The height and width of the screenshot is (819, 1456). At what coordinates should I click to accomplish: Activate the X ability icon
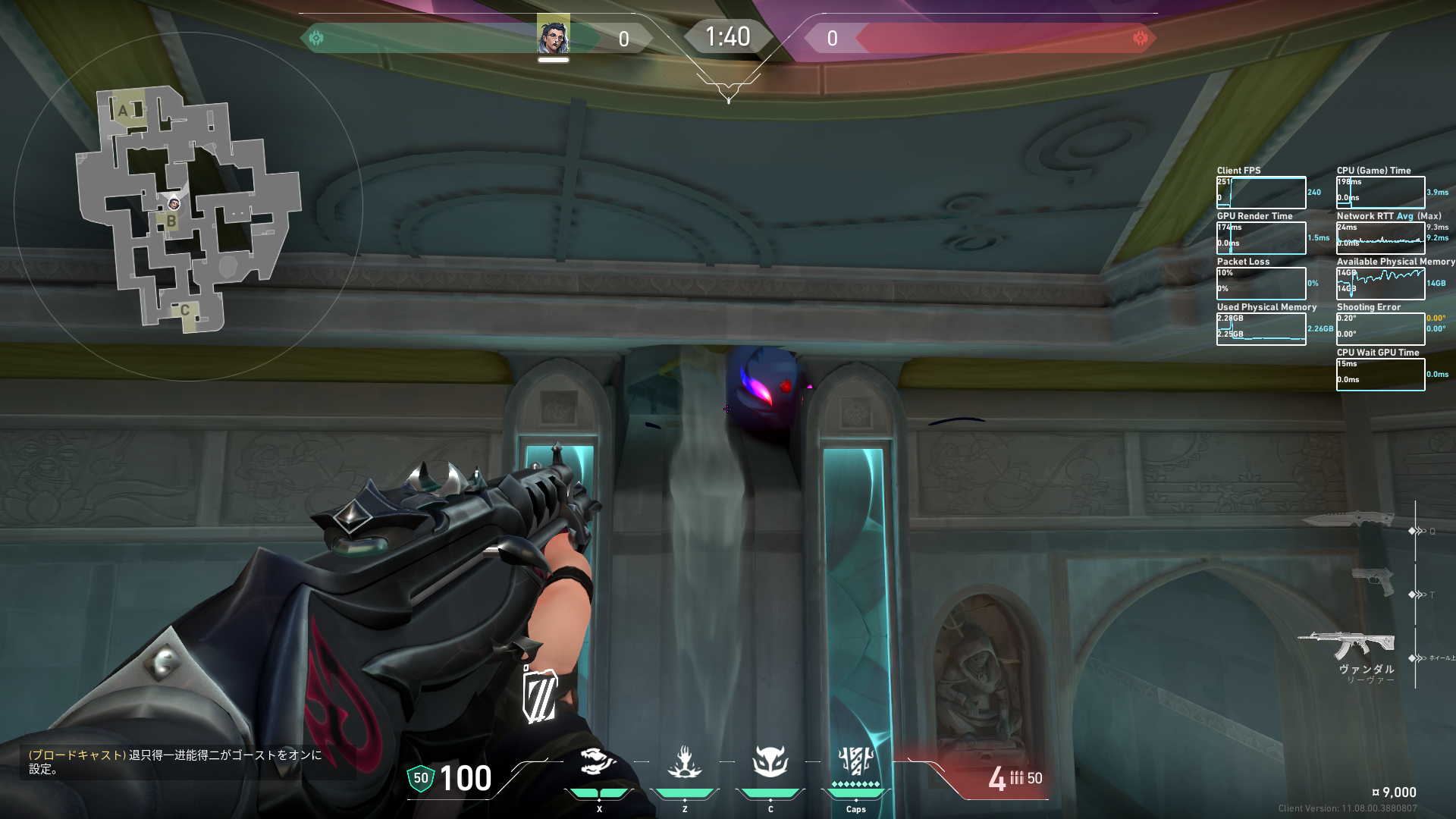pyautogui.click(x=598, y=762)
